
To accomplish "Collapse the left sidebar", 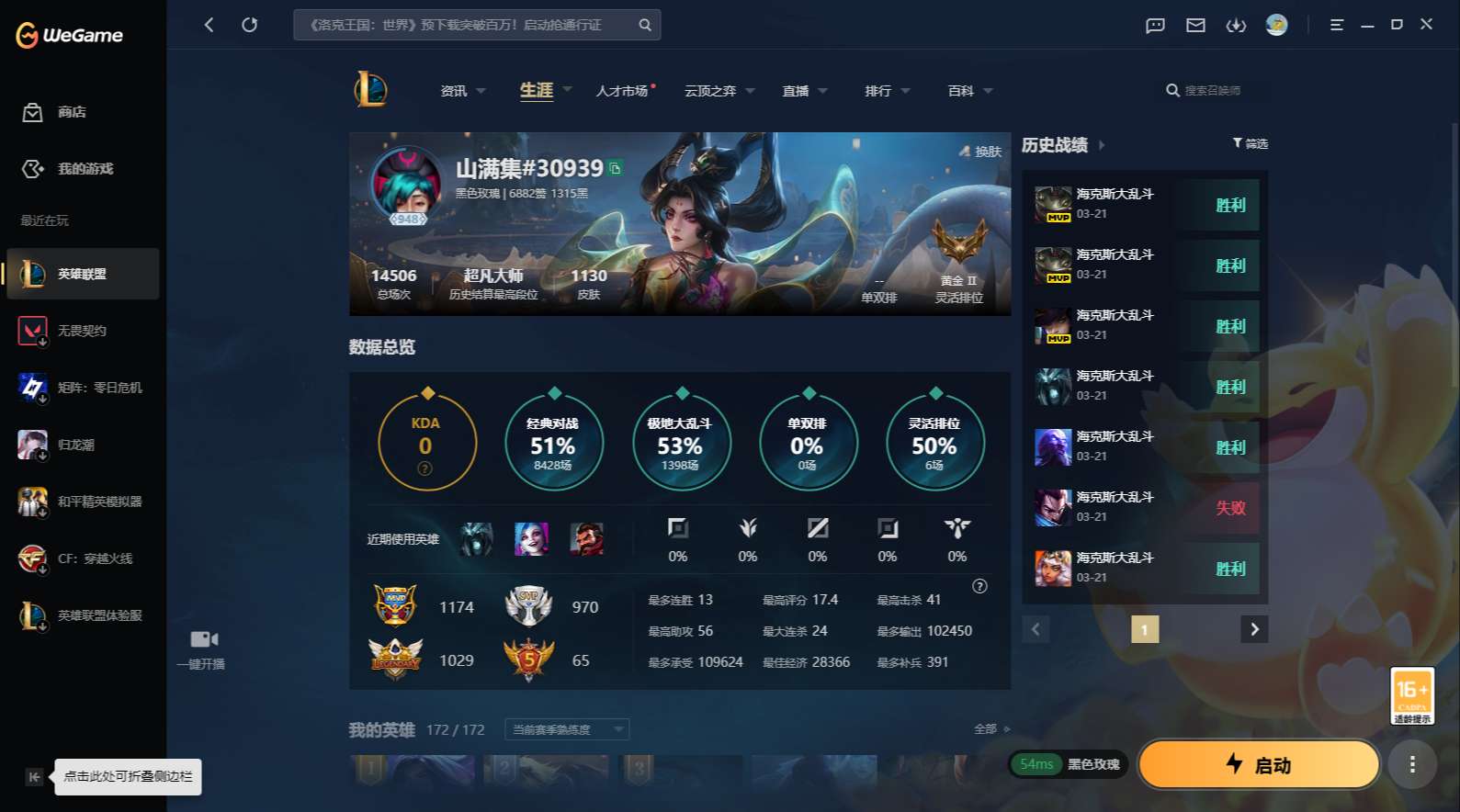I will click(33, 776).
